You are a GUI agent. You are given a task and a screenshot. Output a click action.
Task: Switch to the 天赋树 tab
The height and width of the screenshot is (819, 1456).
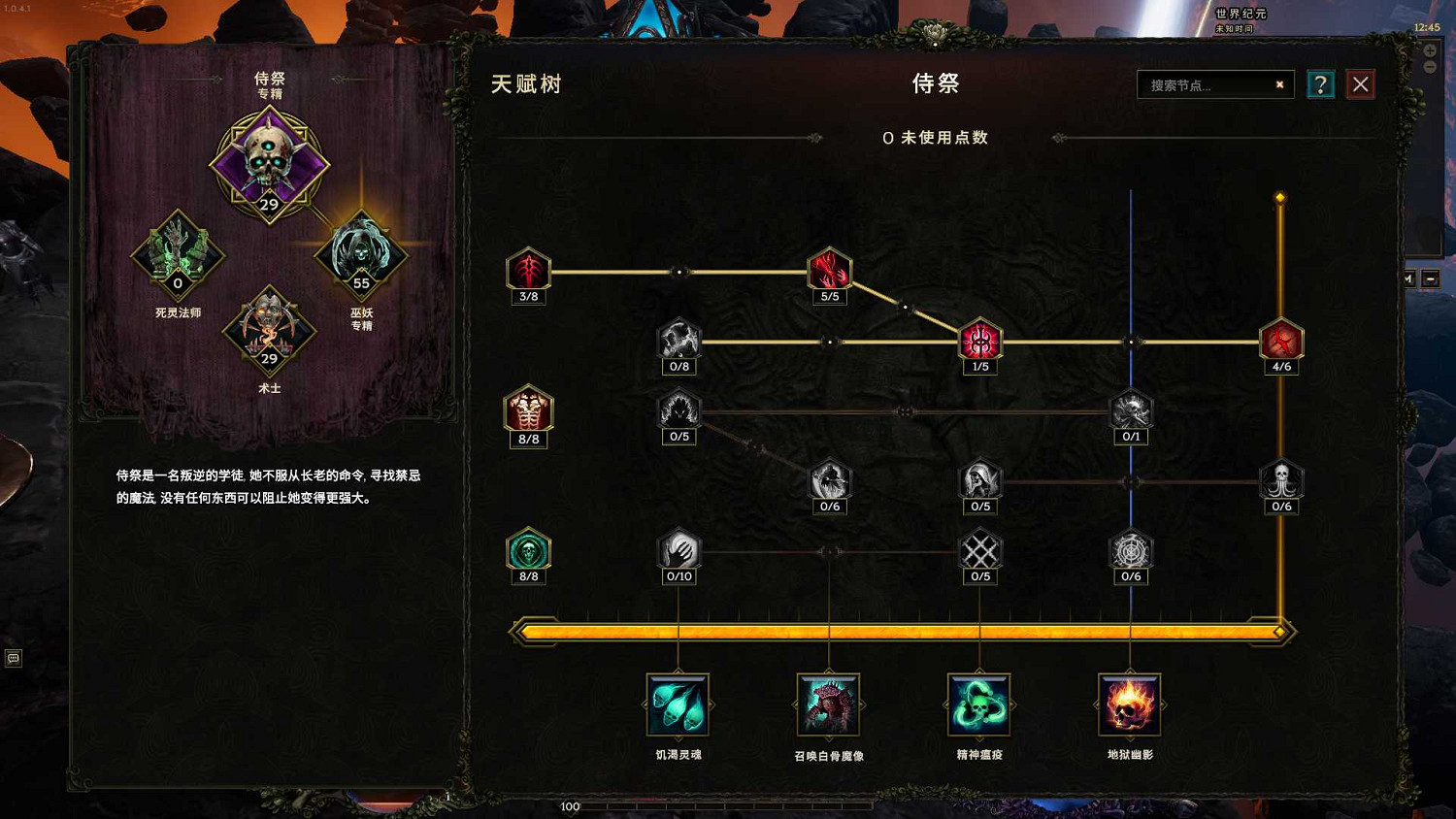(529, 83)
